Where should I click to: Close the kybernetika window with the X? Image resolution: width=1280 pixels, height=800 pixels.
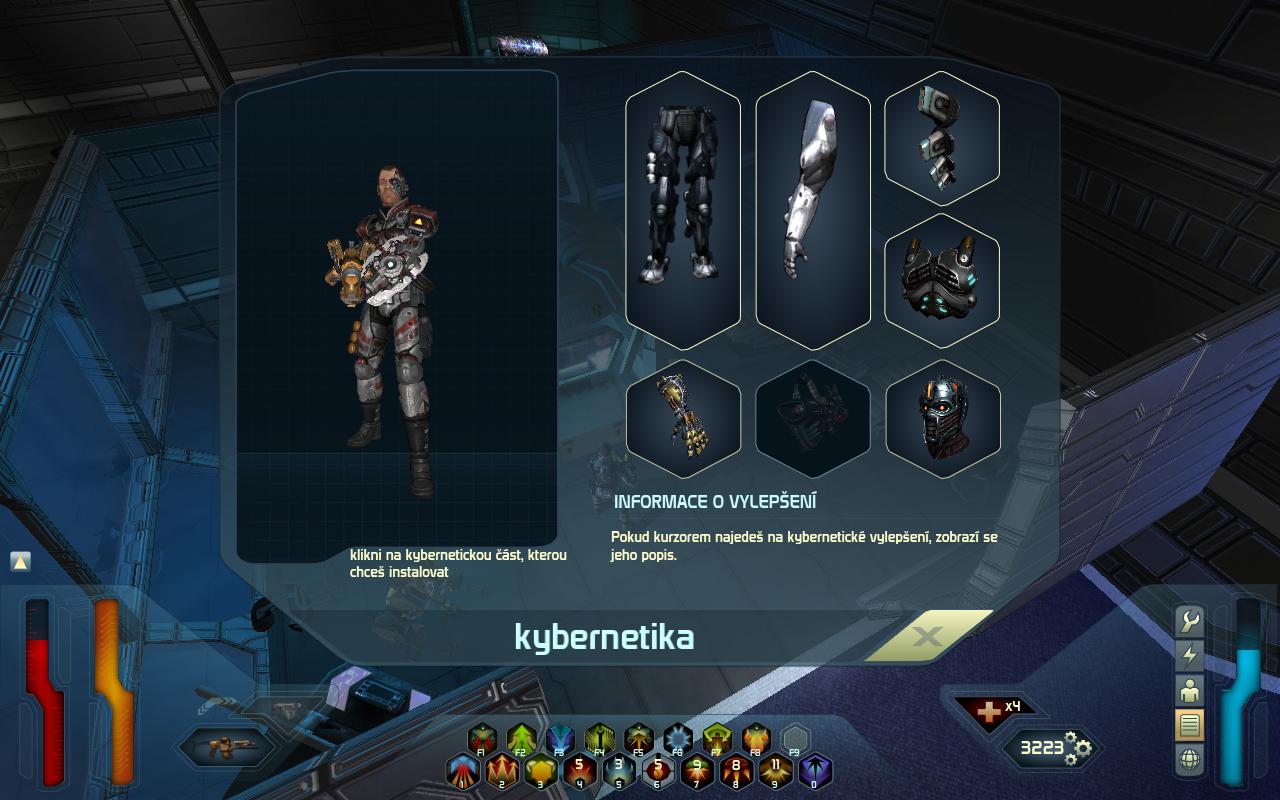[x=927, y=636]
